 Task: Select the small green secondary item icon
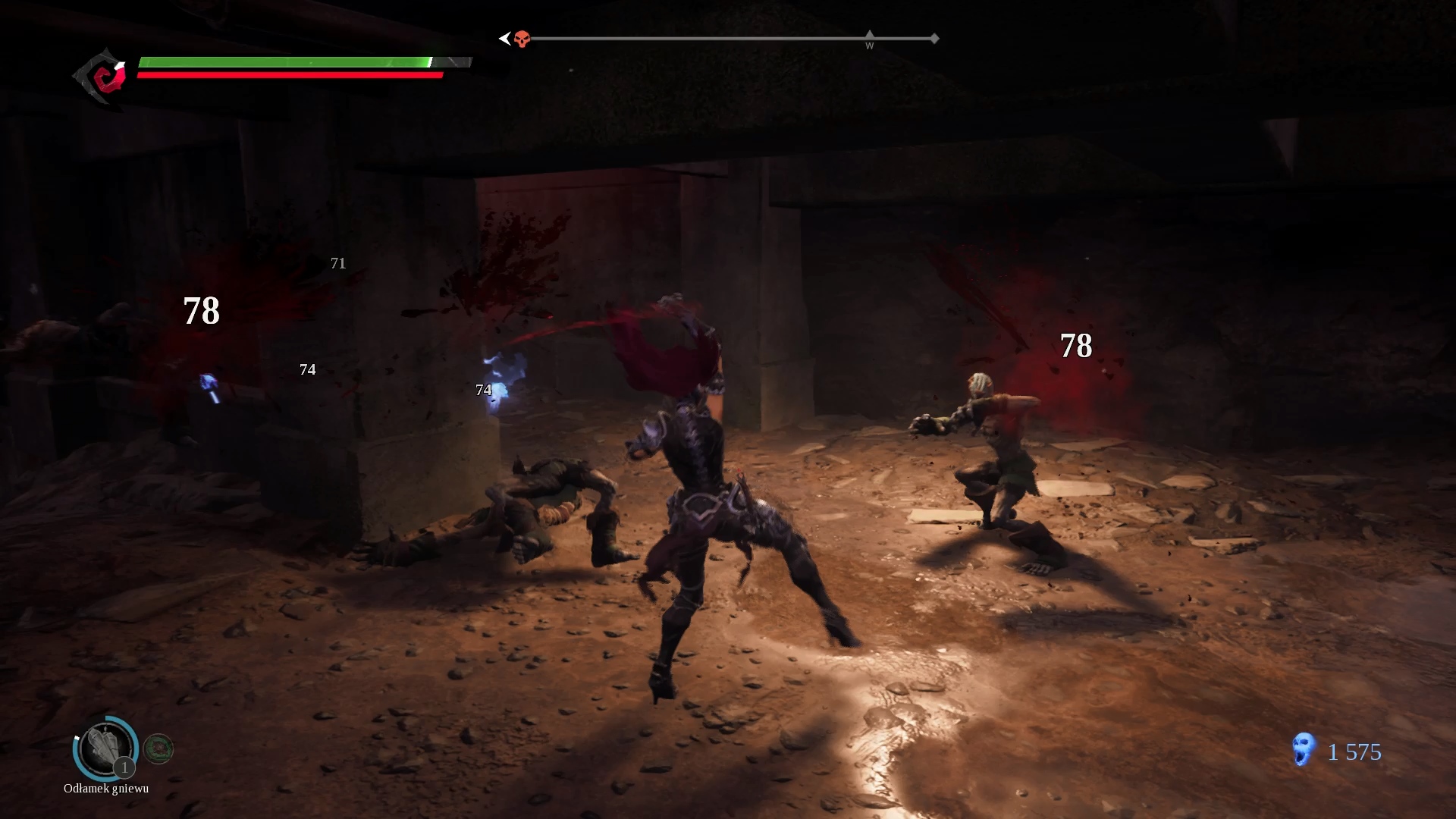pos(158,749)
